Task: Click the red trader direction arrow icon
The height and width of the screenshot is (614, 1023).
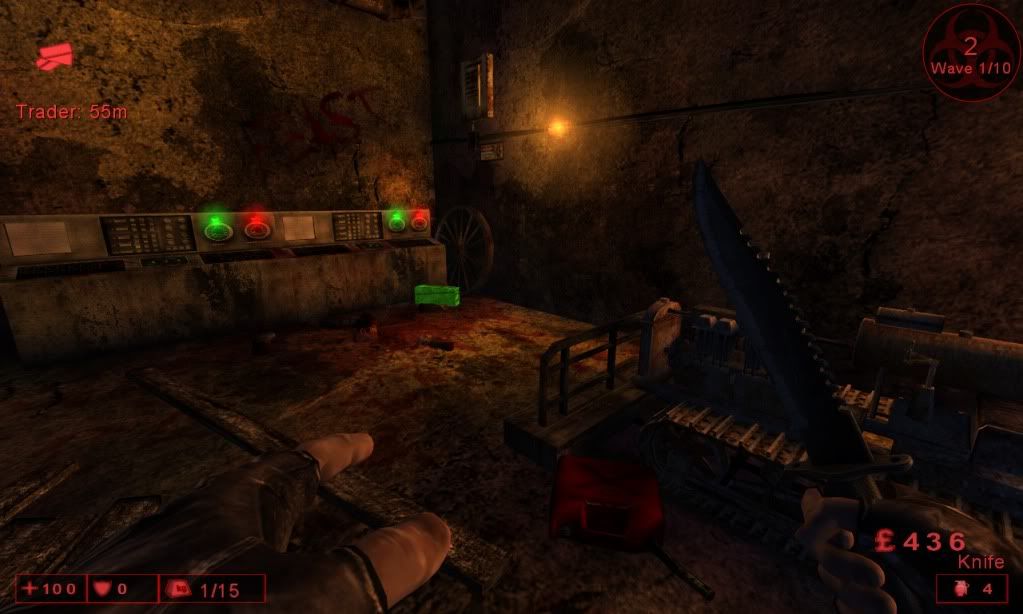Action: (54, 57)
